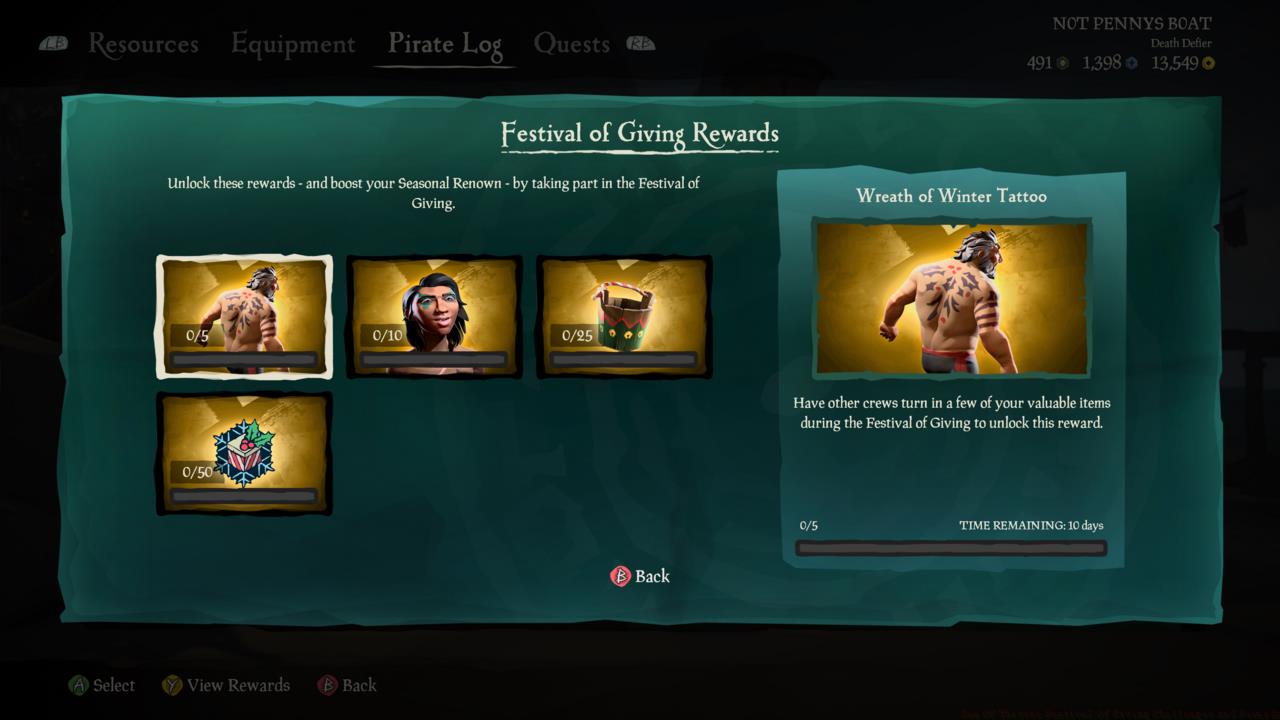Select the festive bucket 0/25 reward card
This screenshot has height=720, width=1280.
point(624,317)
